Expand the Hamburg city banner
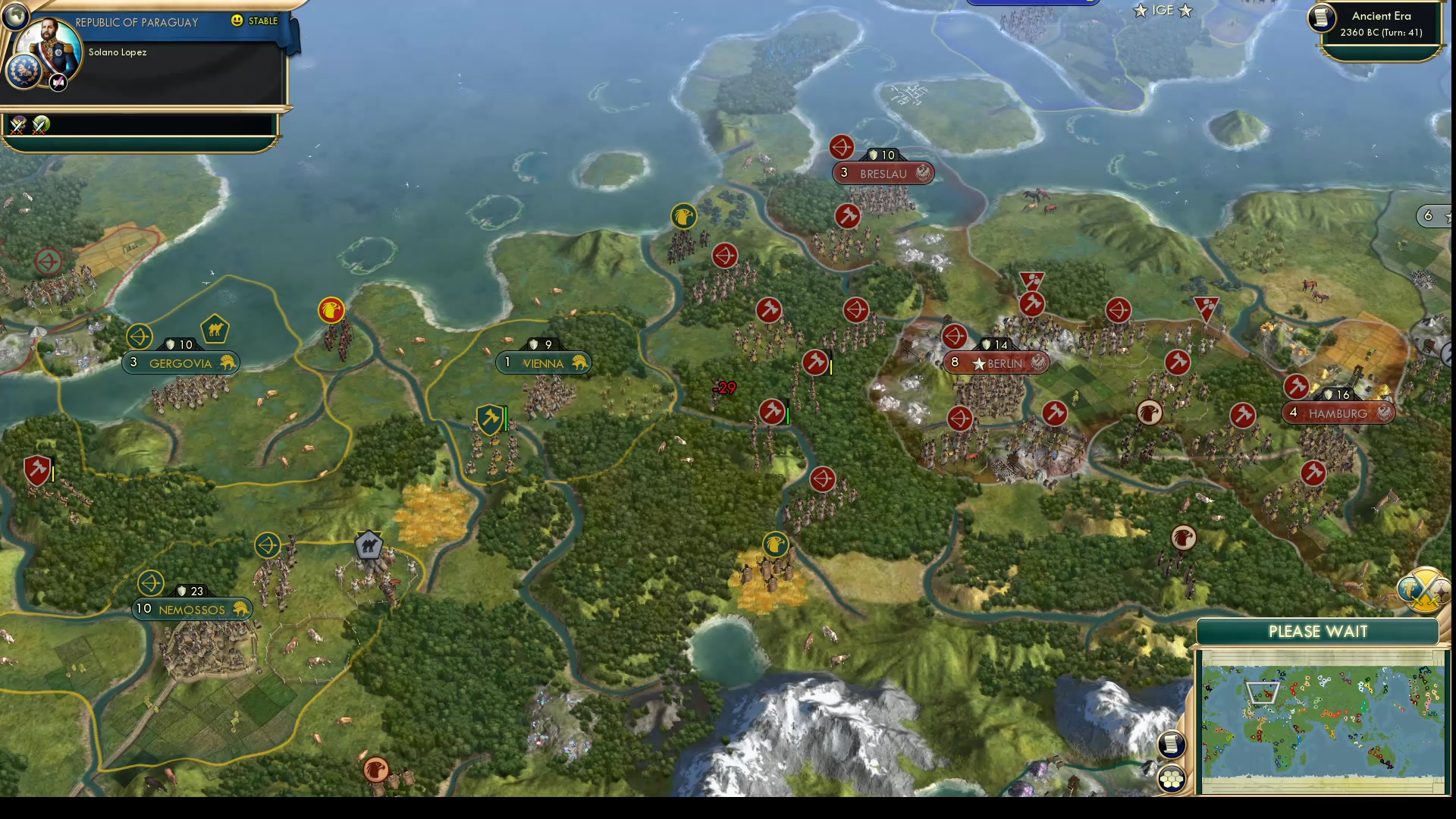 point(1338,413)
